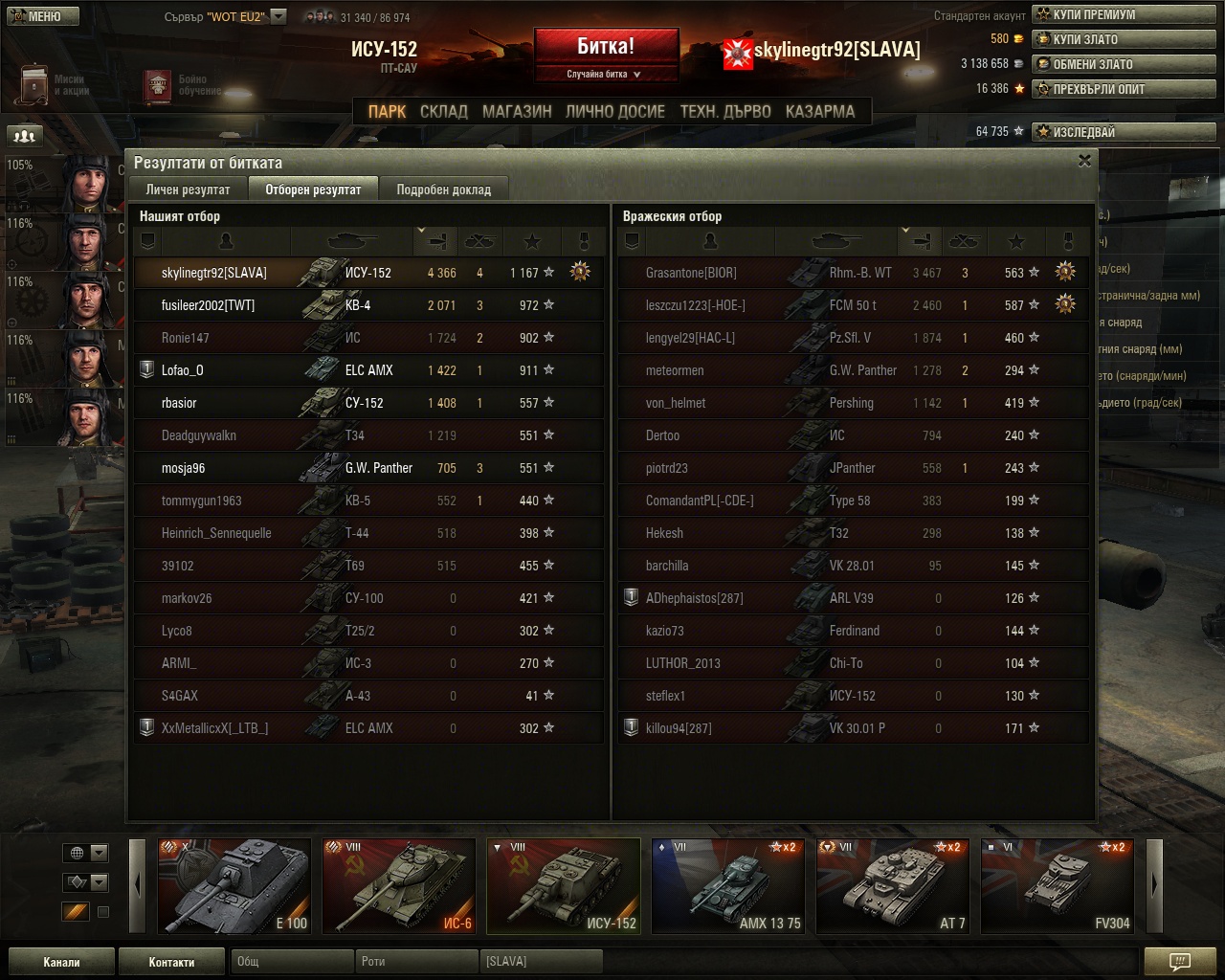The width and height of the screenshot is (1225, 980).
Task: Select the fusileer2002[TWT] player row
Action: (x=368, y=305)
